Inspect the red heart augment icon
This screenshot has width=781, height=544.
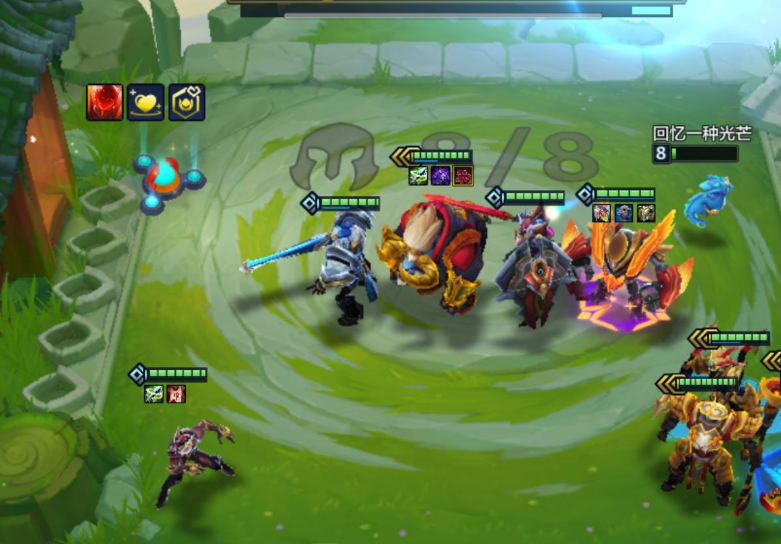point(104,103)
